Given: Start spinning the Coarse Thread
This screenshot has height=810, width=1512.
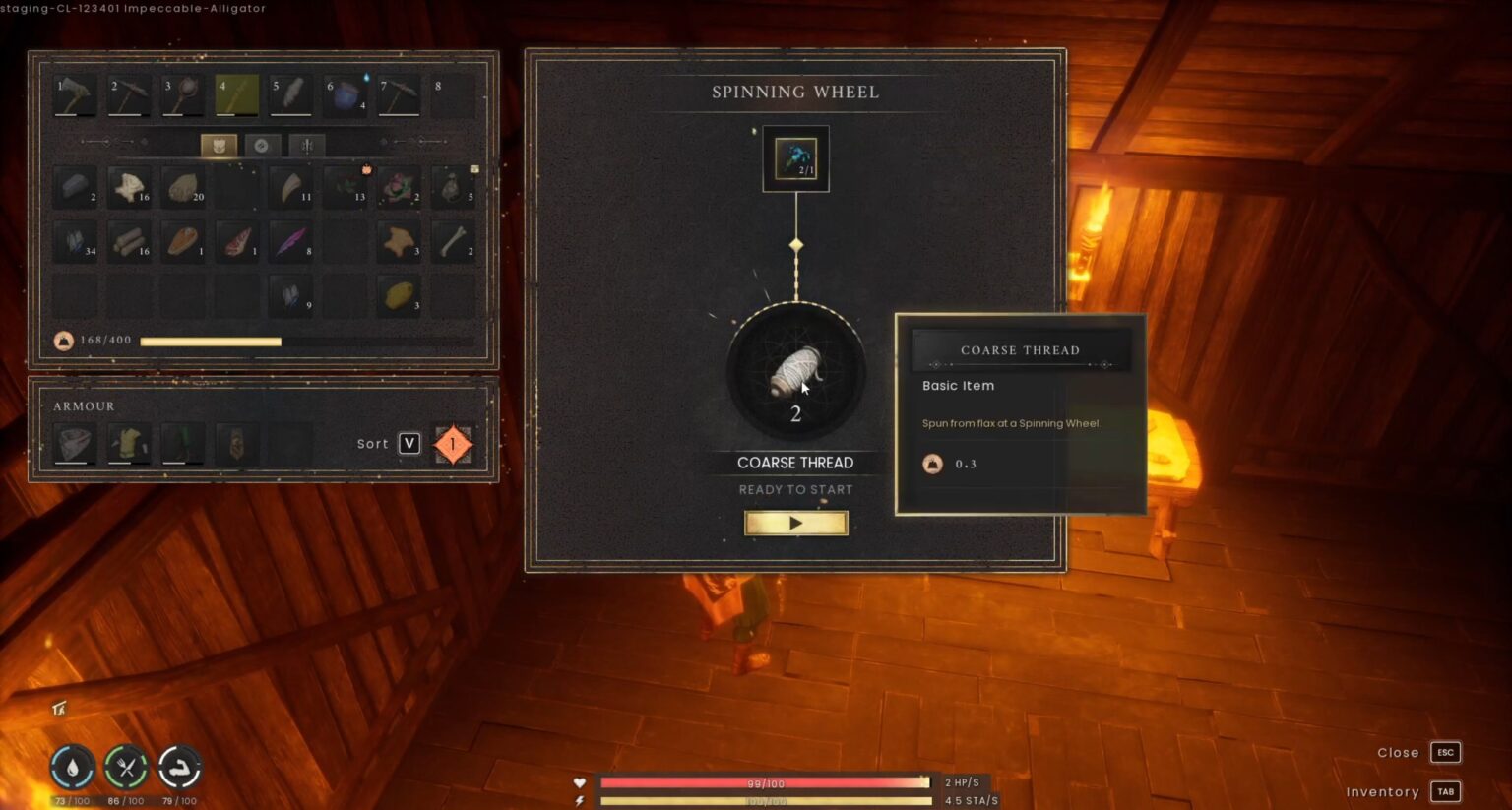Looking at the screenshot, I should tap(795, 523).
